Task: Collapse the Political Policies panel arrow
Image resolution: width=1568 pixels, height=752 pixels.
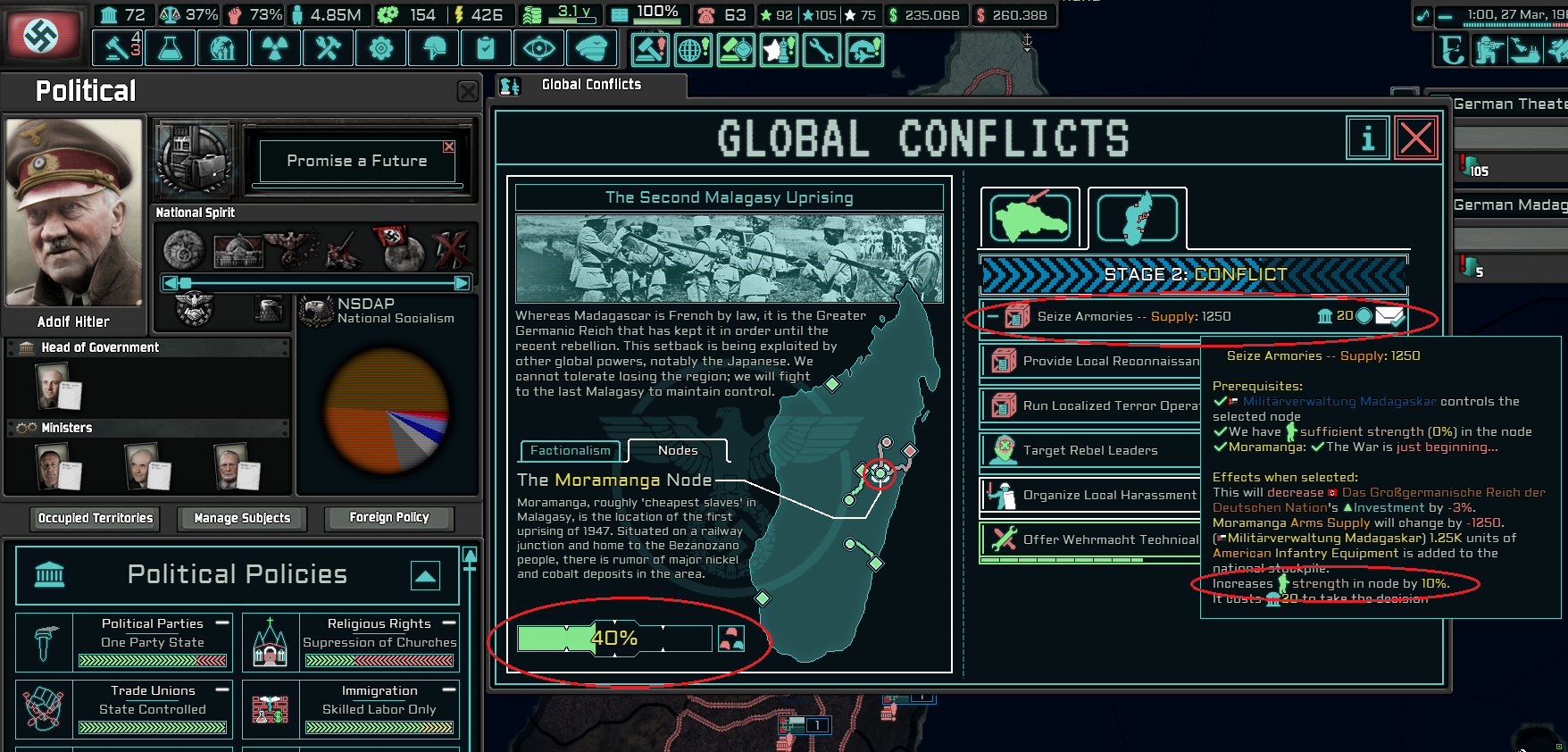Action: [427, 577]
